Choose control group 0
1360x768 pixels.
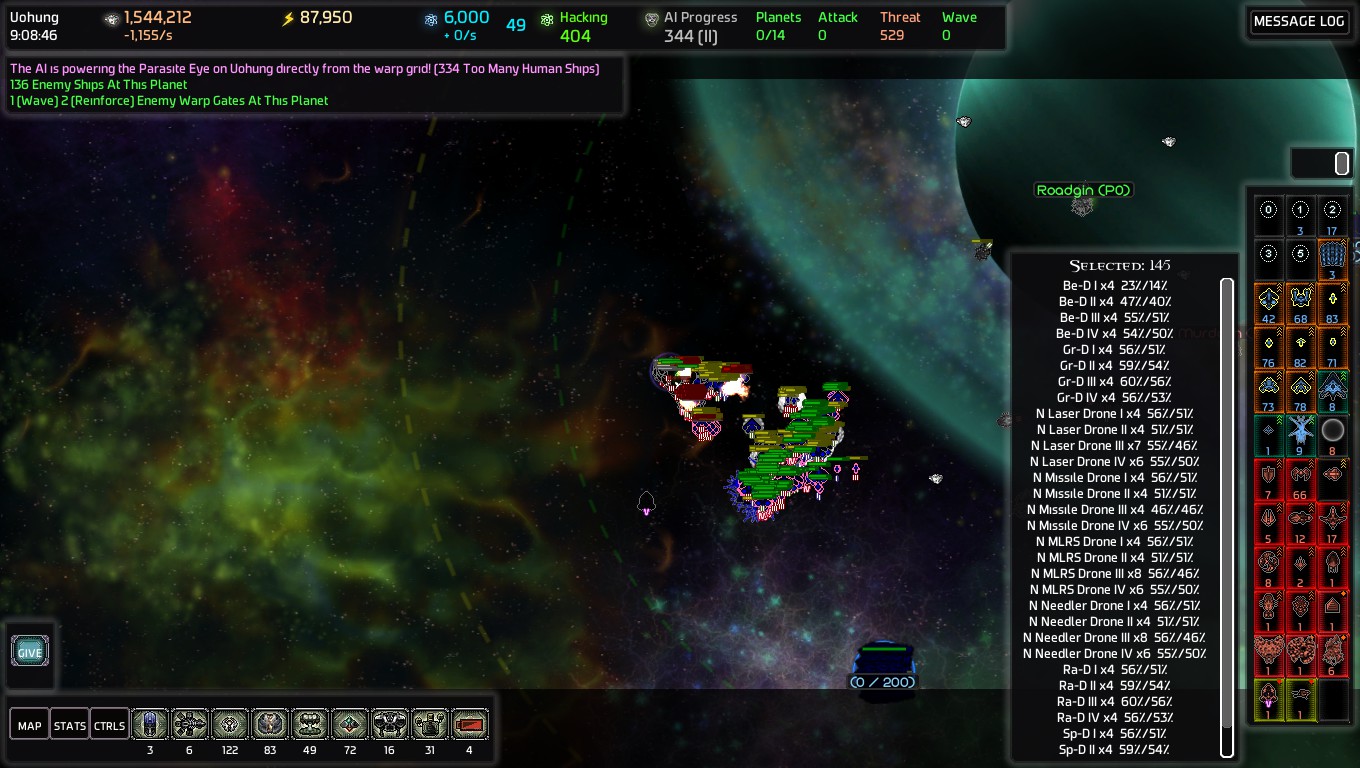(x=1269, y=210)
